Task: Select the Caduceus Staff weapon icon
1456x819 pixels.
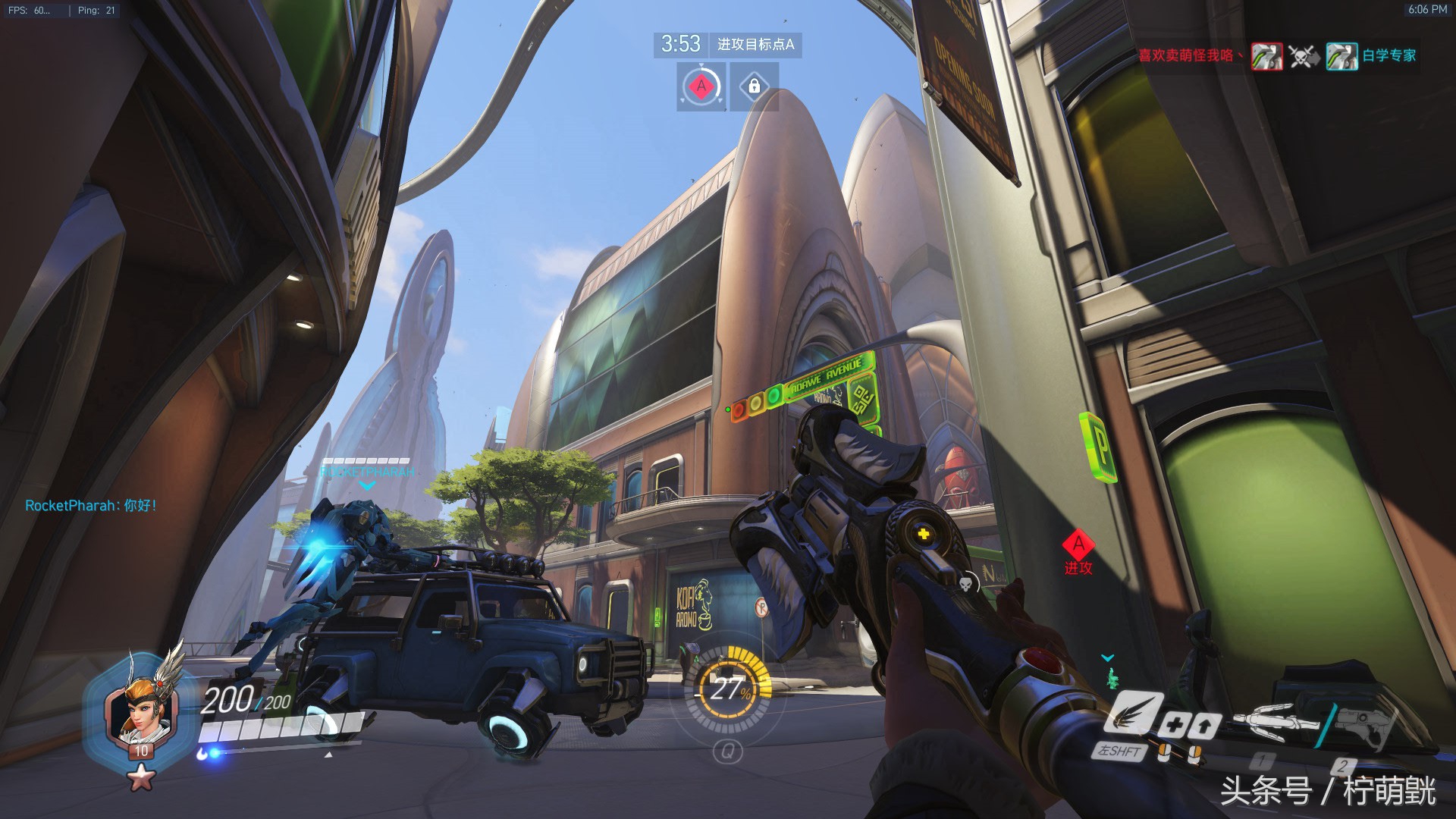Action: (1277, 719)
